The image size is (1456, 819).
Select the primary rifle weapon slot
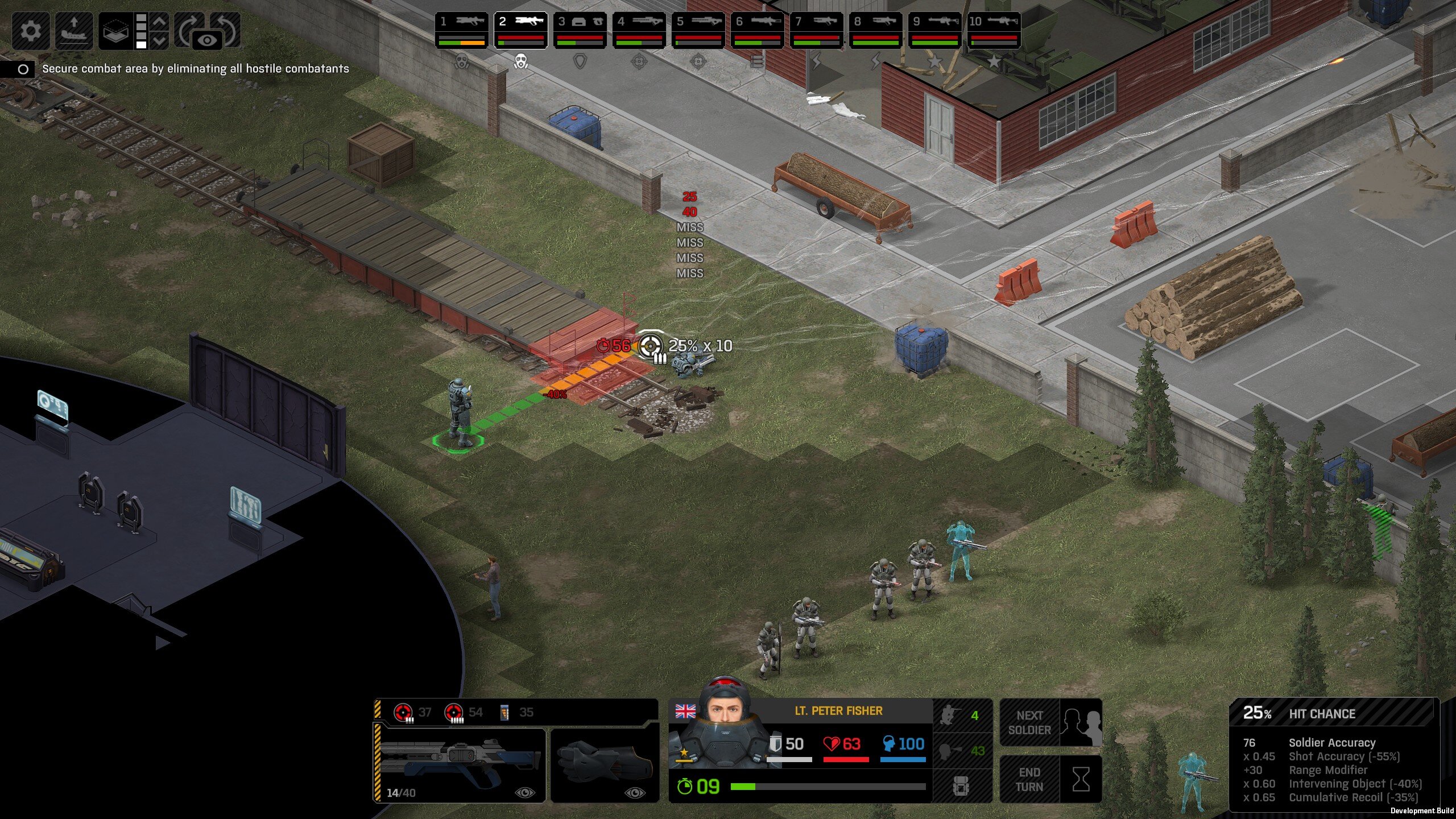460,766
